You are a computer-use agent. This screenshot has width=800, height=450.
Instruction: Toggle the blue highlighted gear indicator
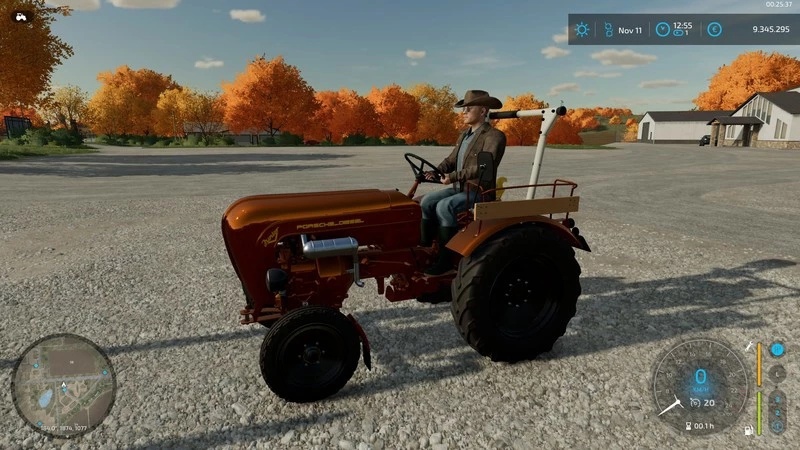[777, 350]
